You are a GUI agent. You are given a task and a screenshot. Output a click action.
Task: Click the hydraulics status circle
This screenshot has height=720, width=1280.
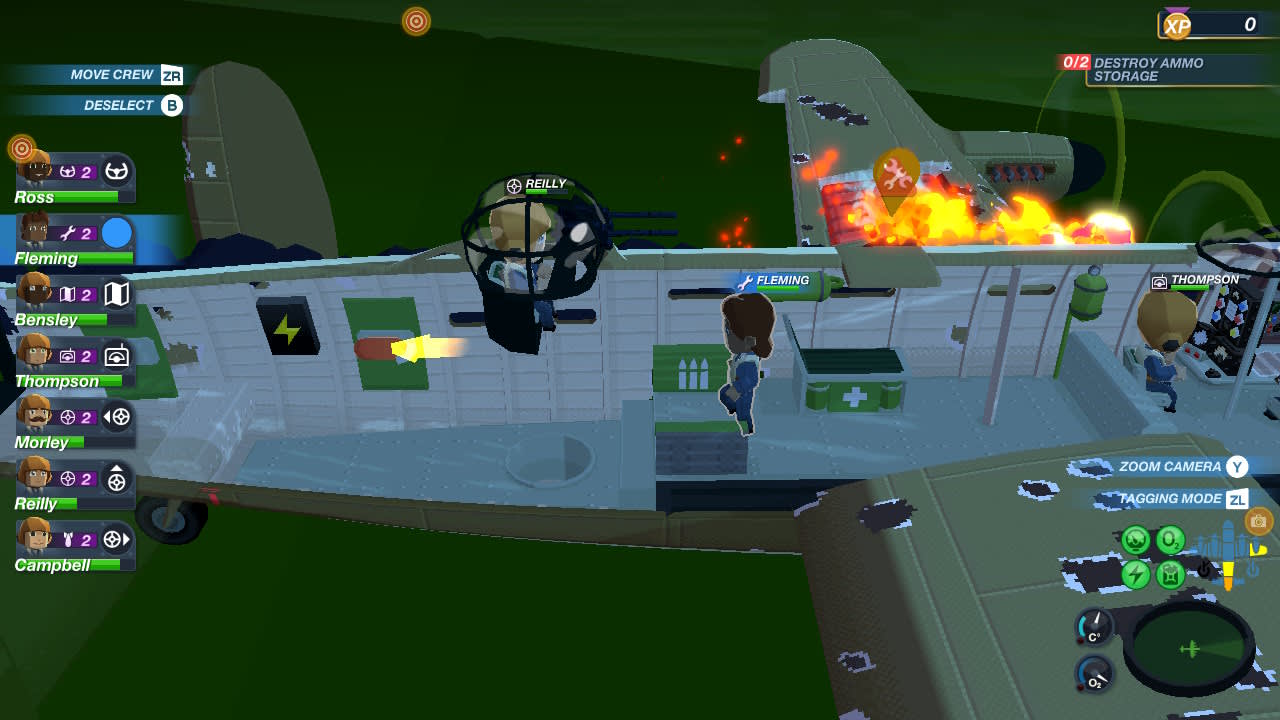[x=1135, y=539]
